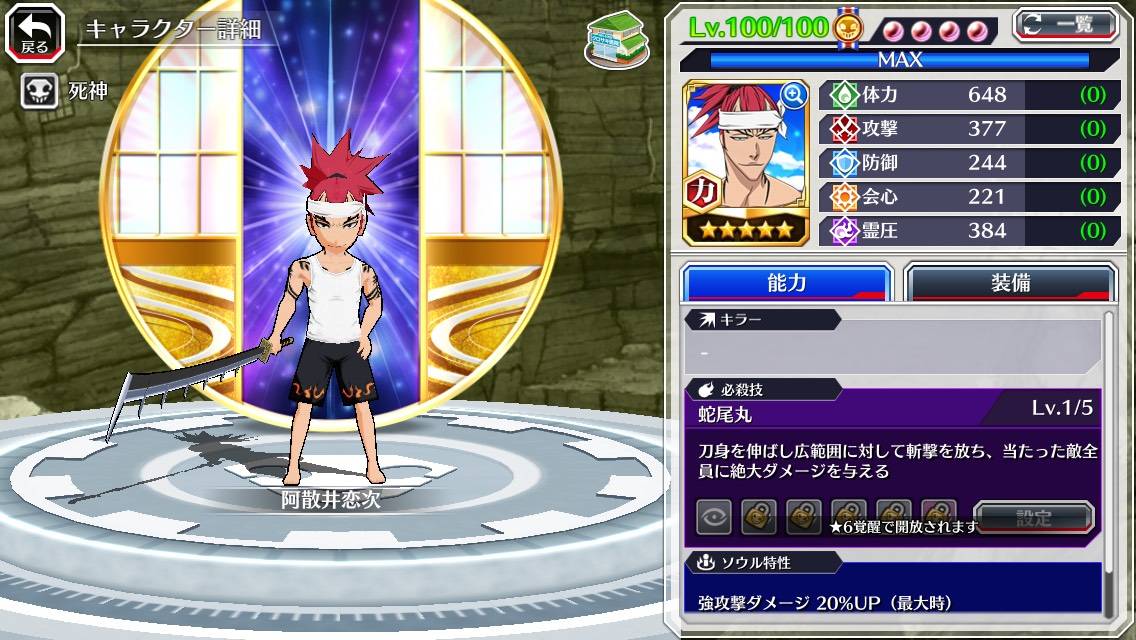Select the 死神 skull affiliation icon
This screenshot has height=640, width=1136.
pyautogui.click(x=38, y=92)
